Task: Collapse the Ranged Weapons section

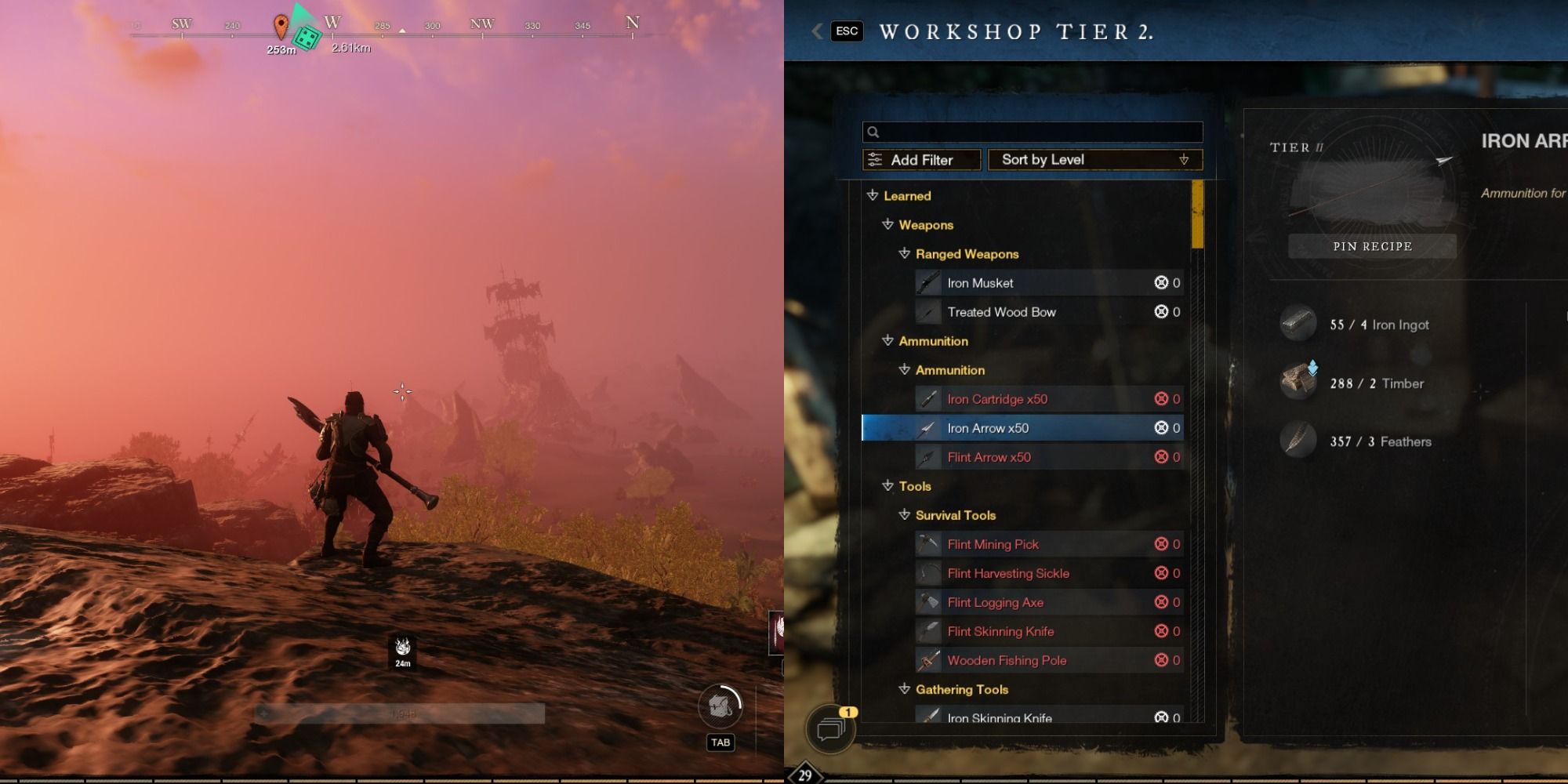Action: [902, 254]
